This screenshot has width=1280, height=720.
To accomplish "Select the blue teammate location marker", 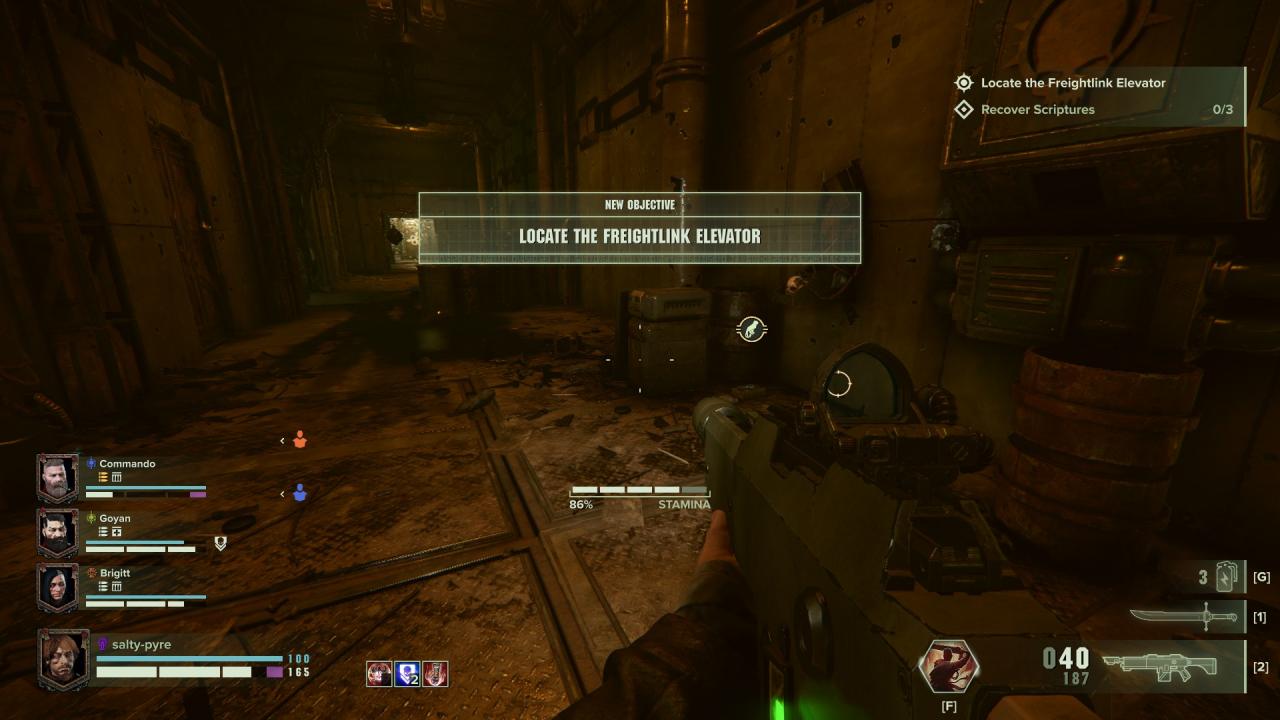I will [x=300, y=493].
